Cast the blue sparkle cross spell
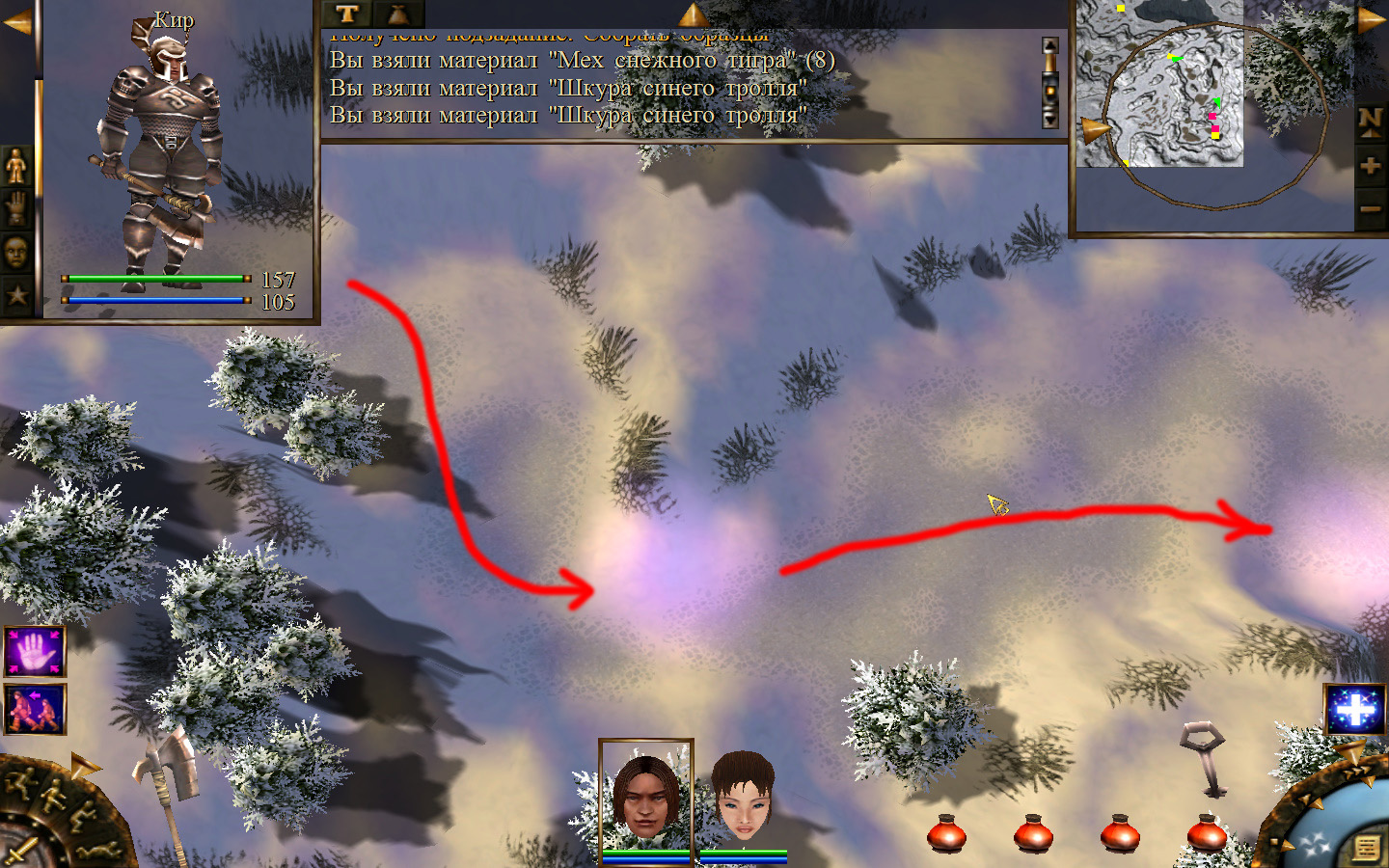 tap(1354, 711)
